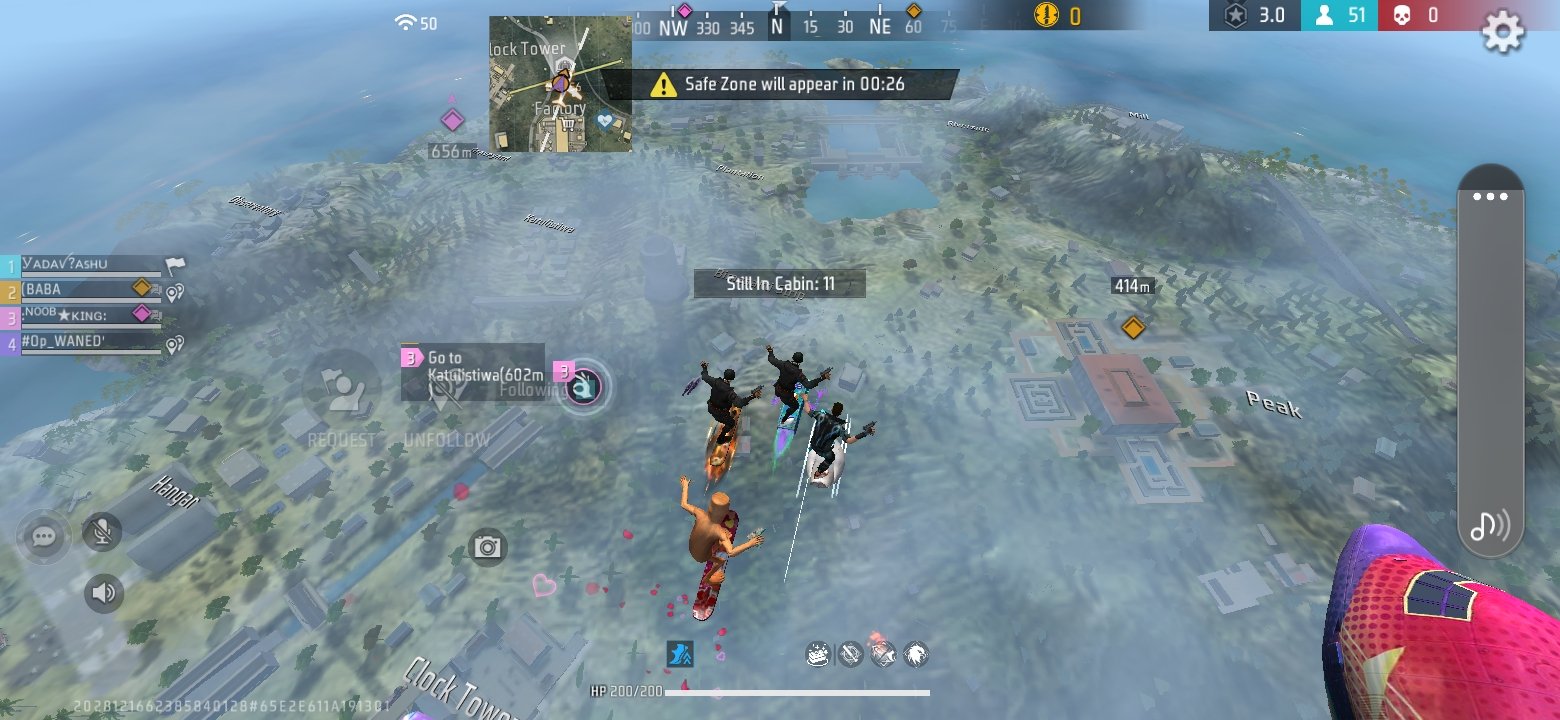The height and width of the screenshot is (720, 1560).
Task: Tap the Following OK-hand marker icon
Action: coord(584,386)
